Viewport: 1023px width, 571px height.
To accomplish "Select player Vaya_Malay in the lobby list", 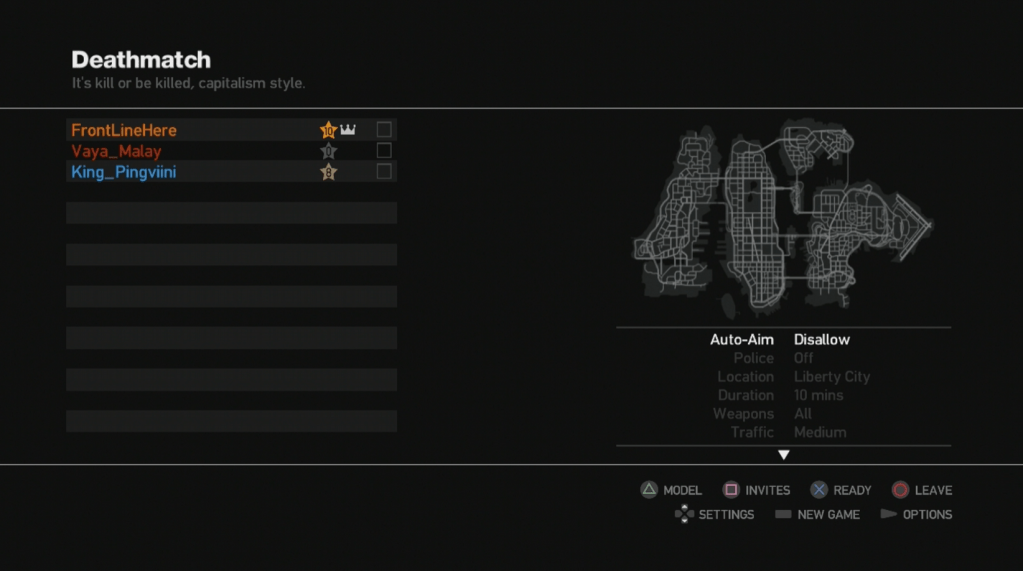I will click(116, 151).
